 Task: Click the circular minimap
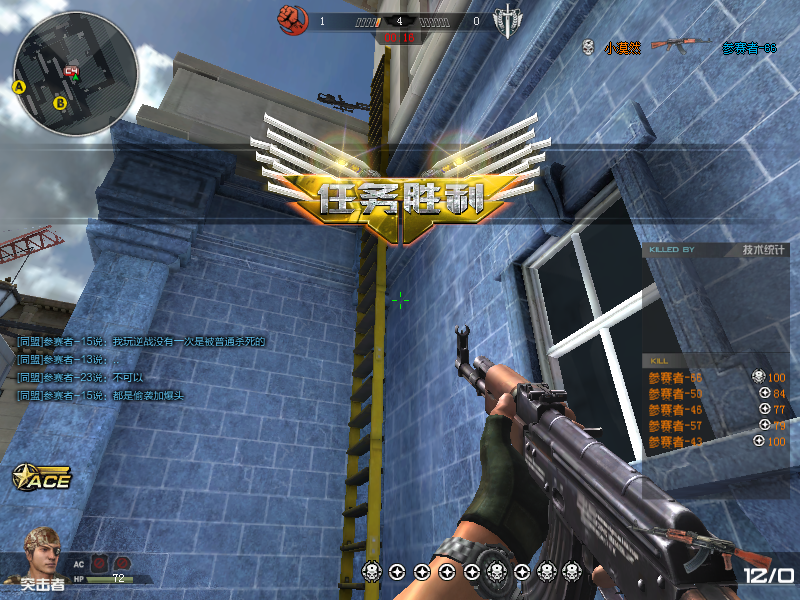click(74, 77)
